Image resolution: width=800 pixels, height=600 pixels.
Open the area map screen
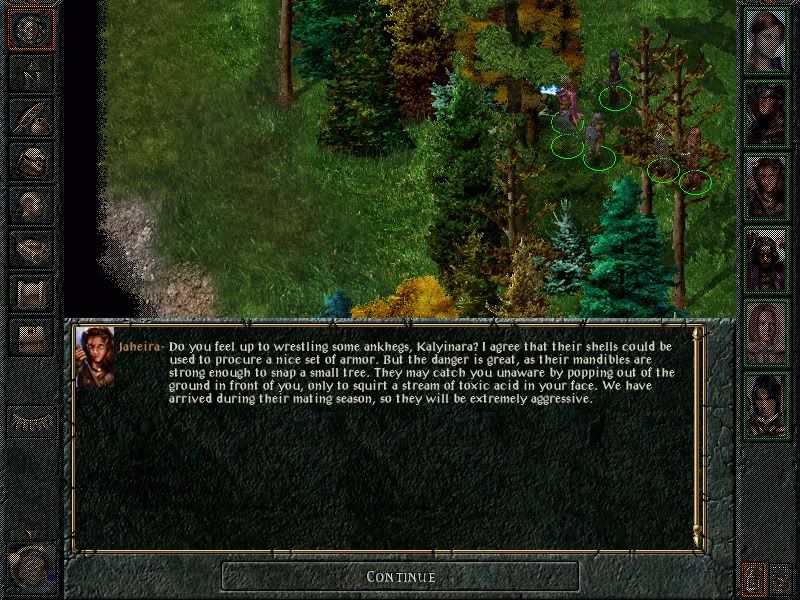[31, 73]
